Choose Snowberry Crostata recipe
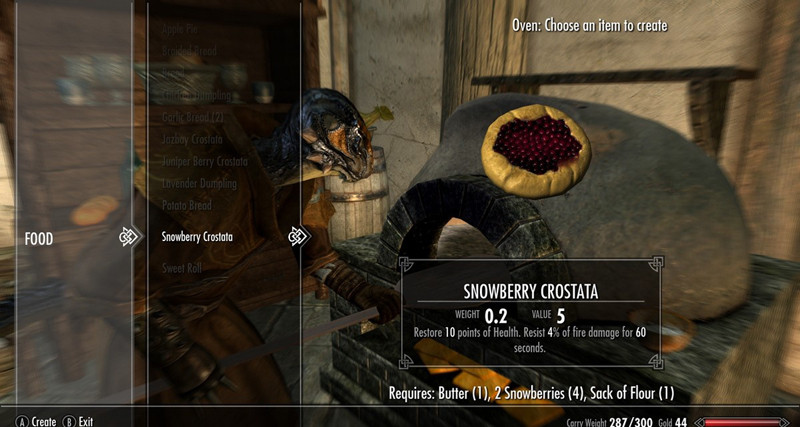 pyautogui.click(x=197, y=237)
